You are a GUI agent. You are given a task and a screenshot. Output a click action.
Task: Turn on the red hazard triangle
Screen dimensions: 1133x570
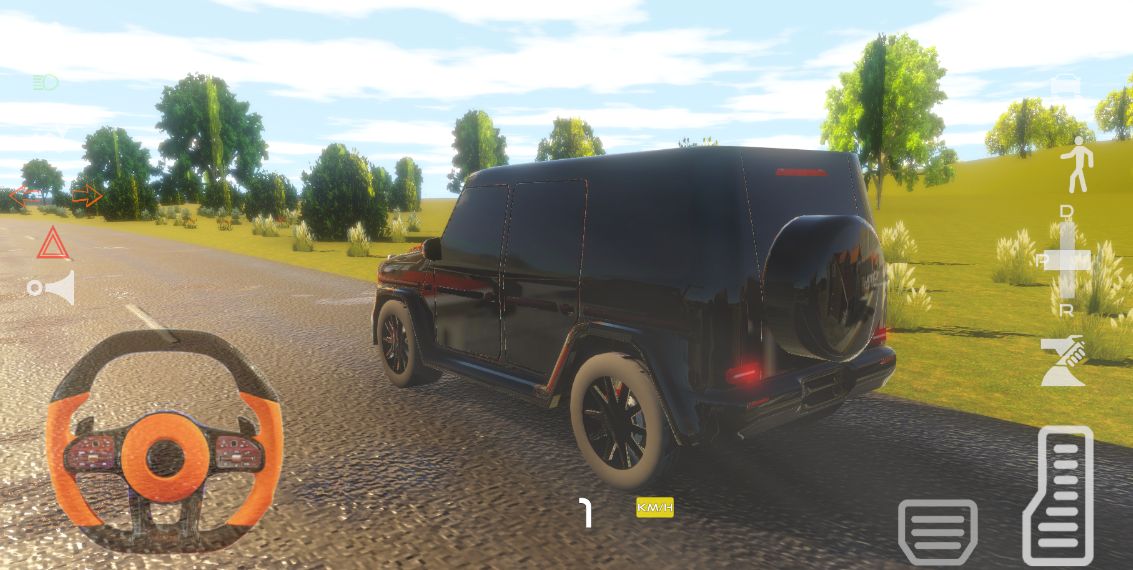53,244
